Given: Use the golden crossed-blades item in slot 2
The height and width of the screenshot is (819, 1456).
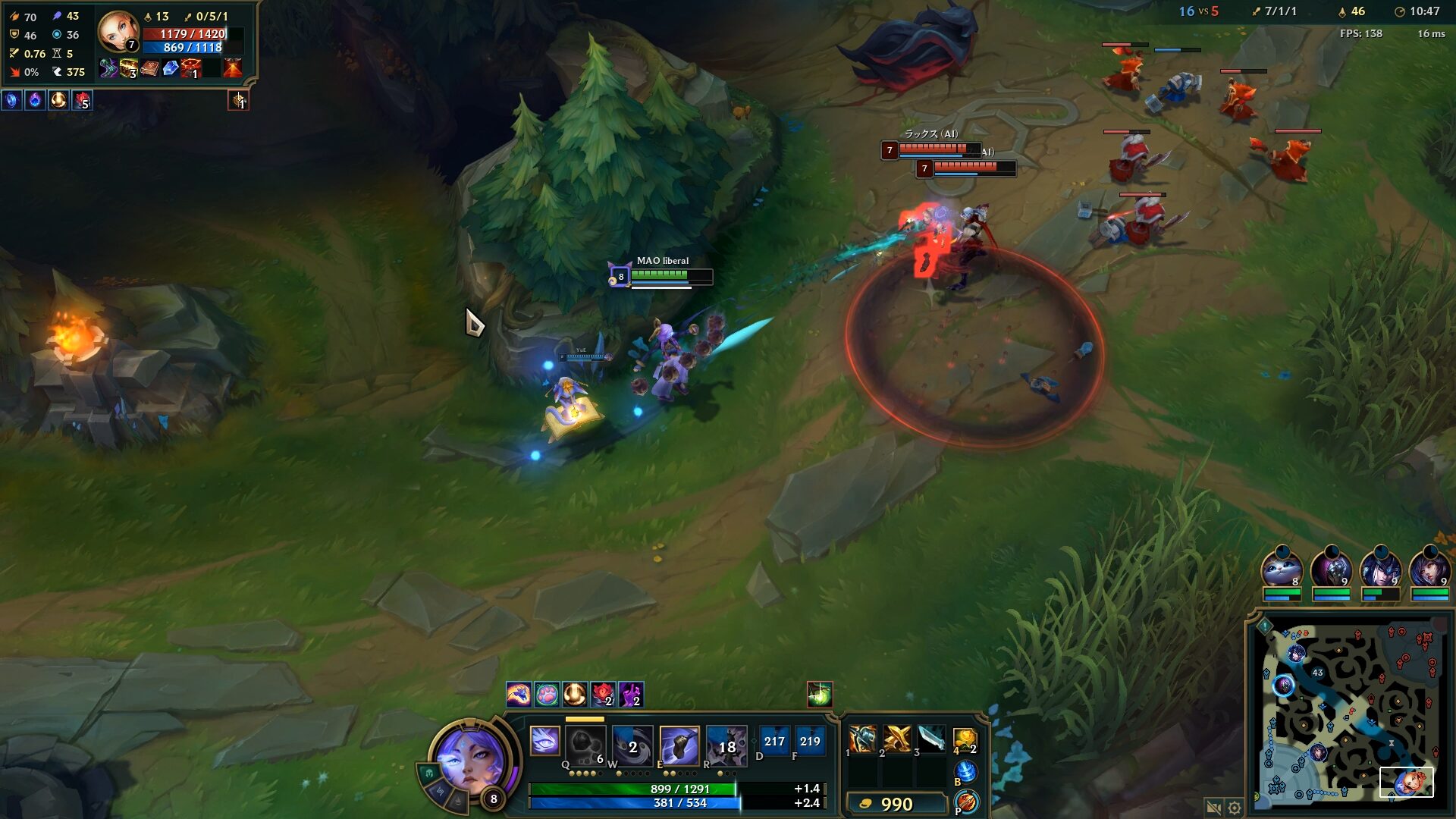Looking at the screenshot, I should [x=896, y=738].
